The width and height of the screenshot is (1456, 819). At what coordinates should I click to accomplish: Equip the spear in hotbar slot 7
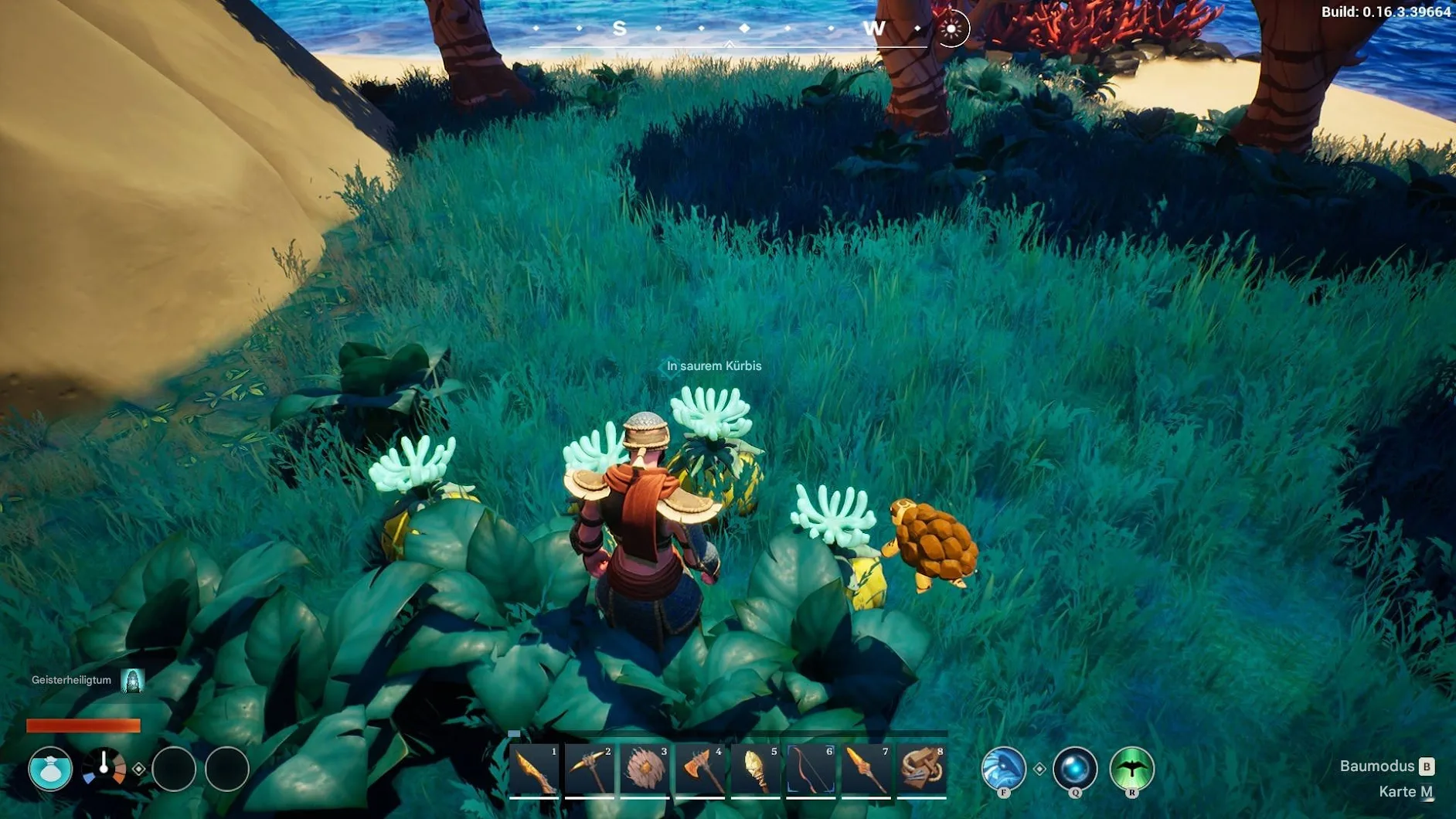click(x=866, y=770)
